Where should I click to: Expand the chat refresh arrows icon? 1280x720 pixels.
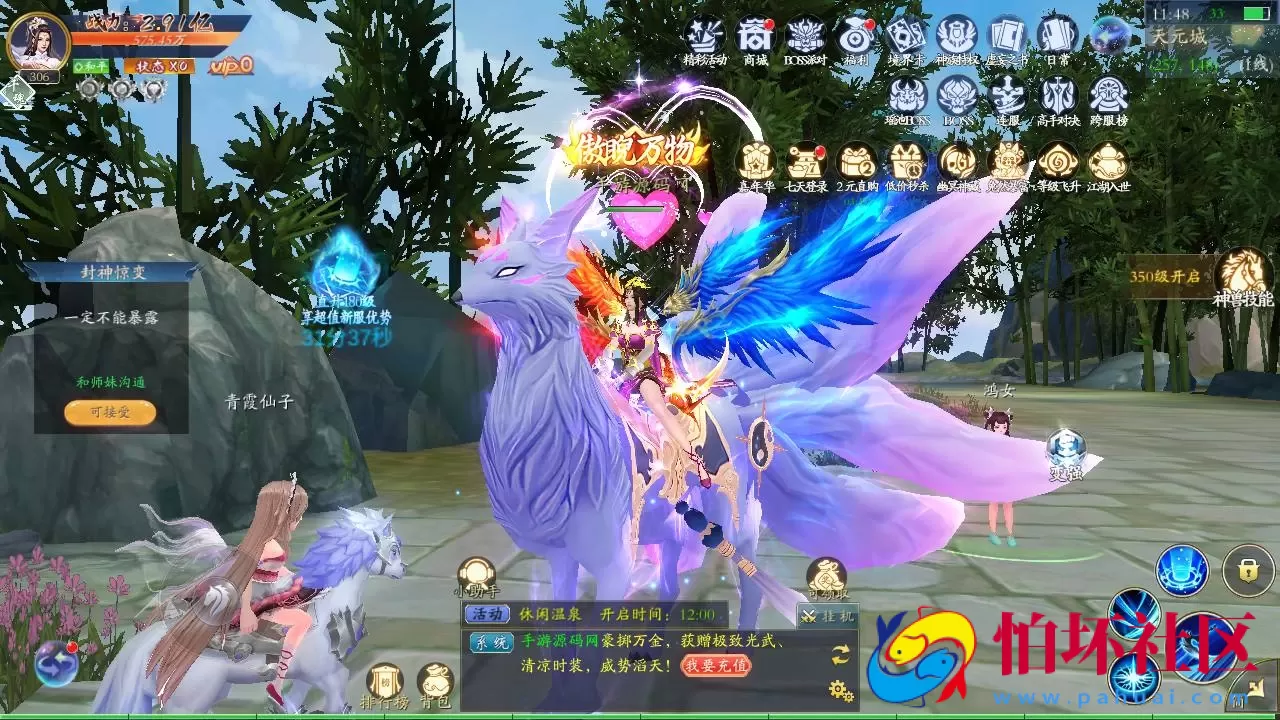tap(840, 656)
